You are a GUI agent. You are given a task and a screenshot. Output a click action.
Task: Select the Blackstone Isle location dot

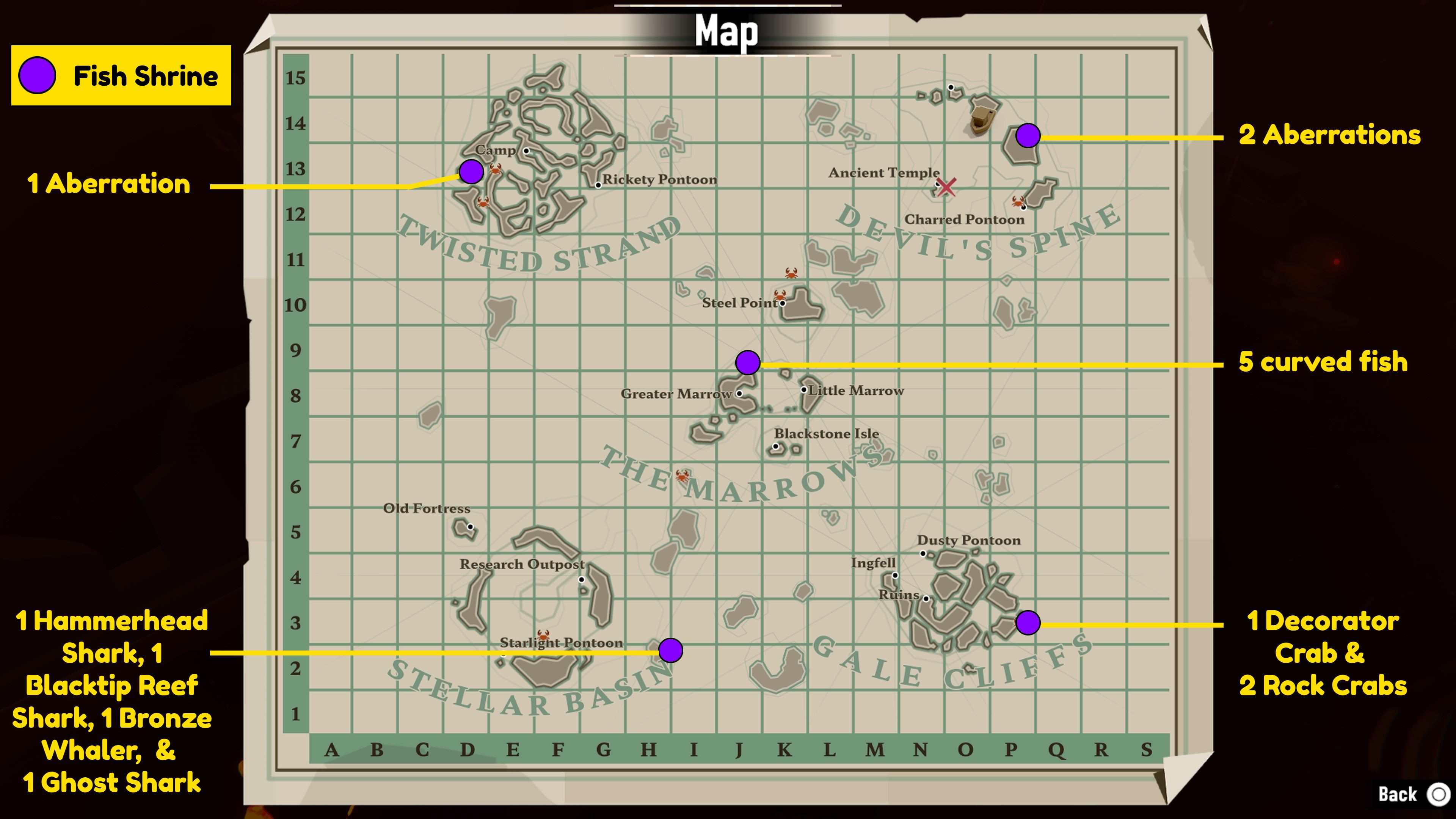(776, 446)
